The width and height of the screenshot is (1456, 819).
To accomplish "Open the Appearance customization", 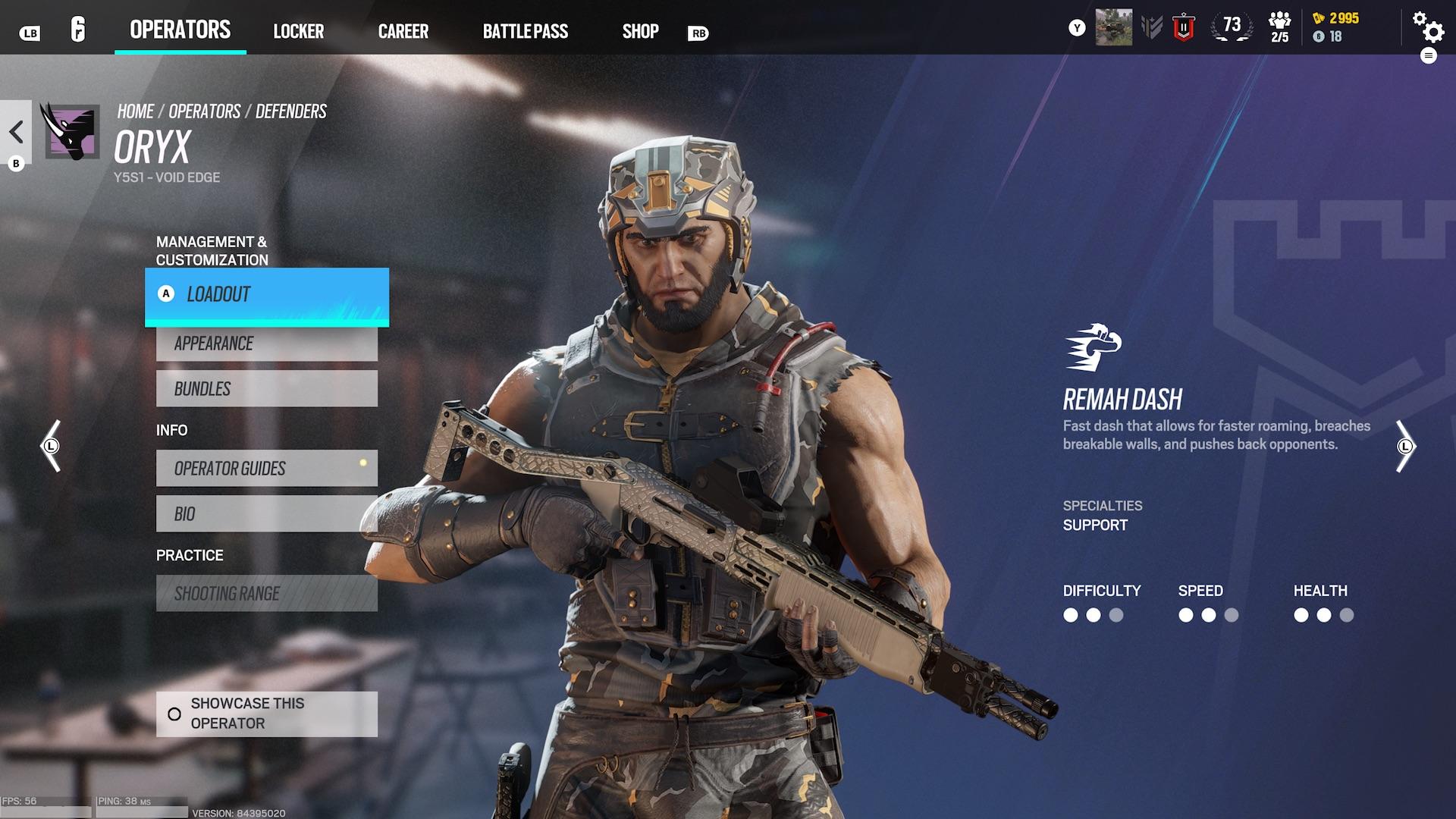I will tap(267, 344).
